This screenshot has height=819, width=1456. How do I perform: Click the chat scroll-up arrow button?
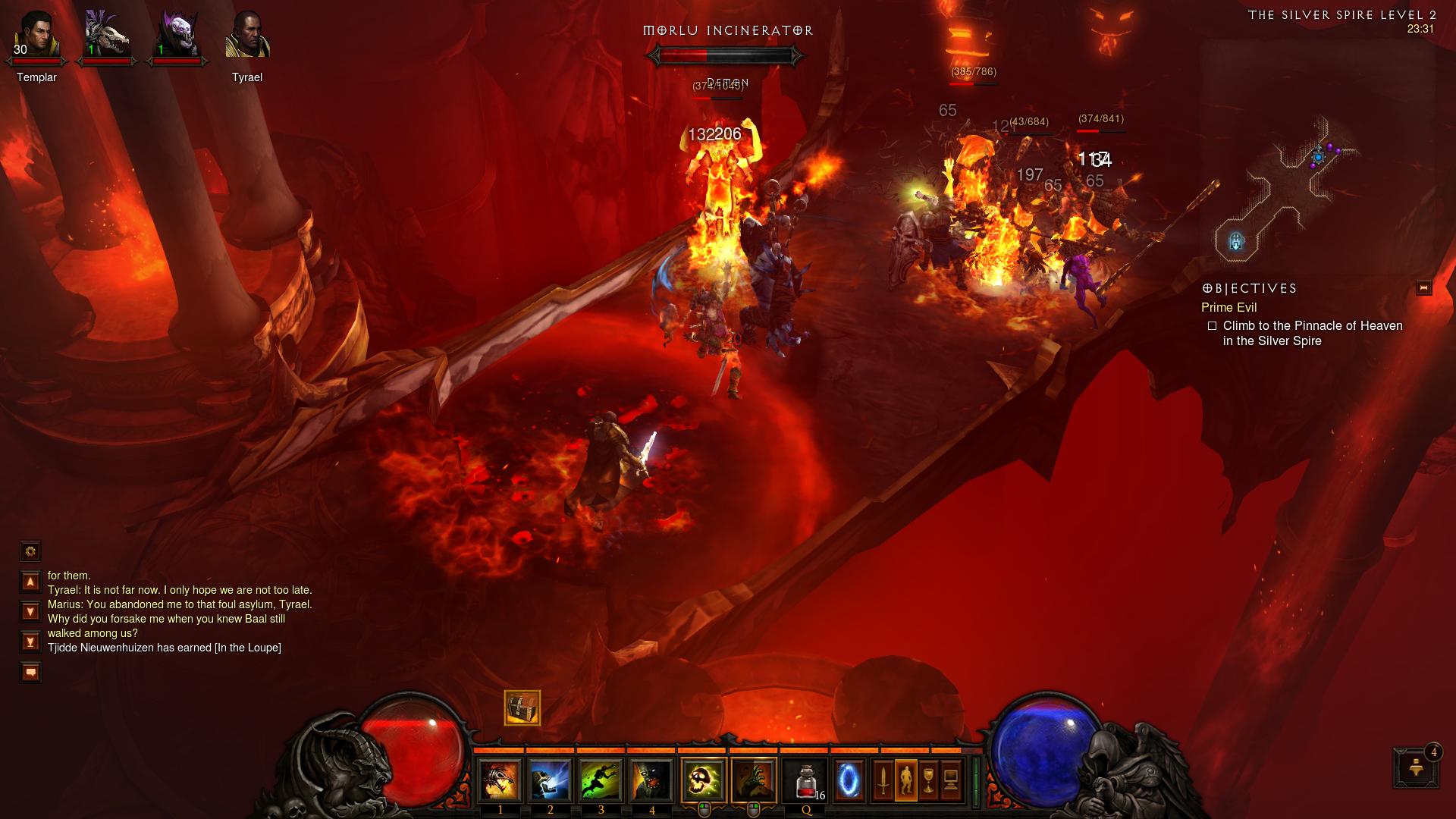pos(30,582)
